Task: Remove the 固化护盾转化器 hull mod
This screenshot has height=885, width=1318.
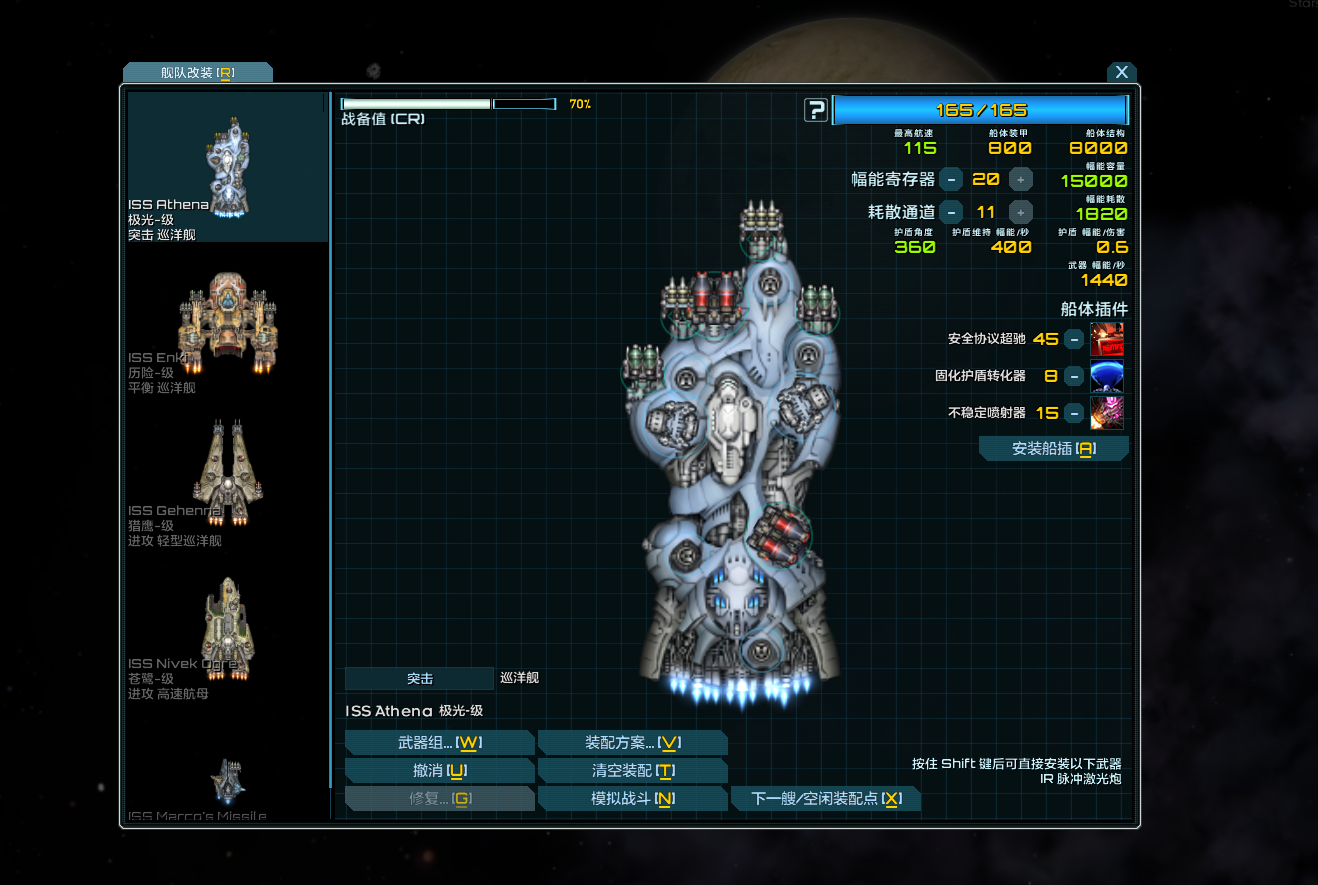Action: point(1073,376)
